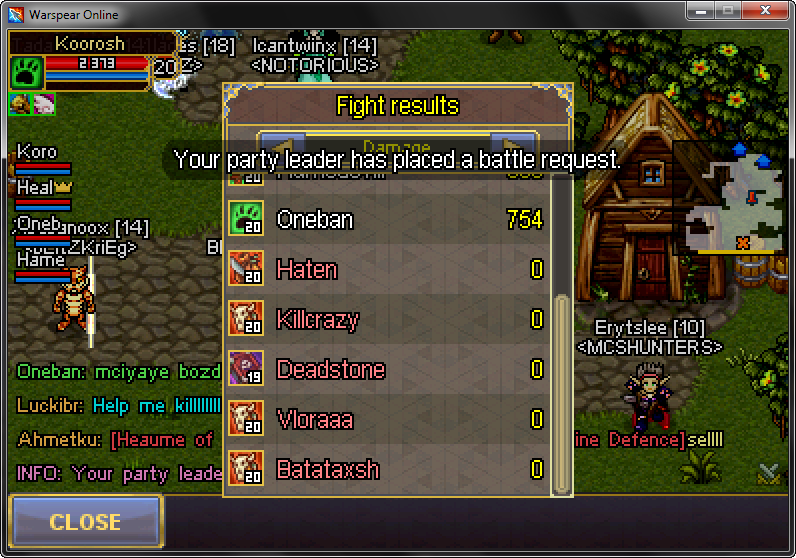796x558 pixels.
Task: Select Oneban's row in fight results
Action: (390, 220)
